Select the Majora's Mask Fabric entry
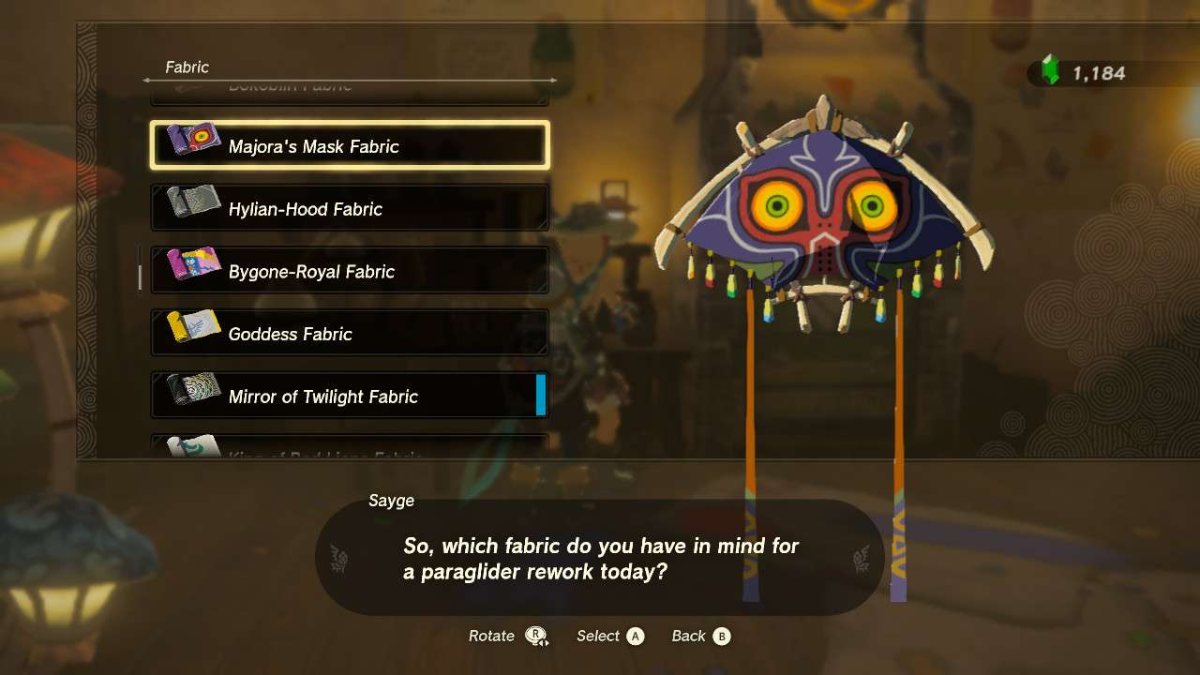The height and width of the screenshot is (675, 1200). [349, 146]
